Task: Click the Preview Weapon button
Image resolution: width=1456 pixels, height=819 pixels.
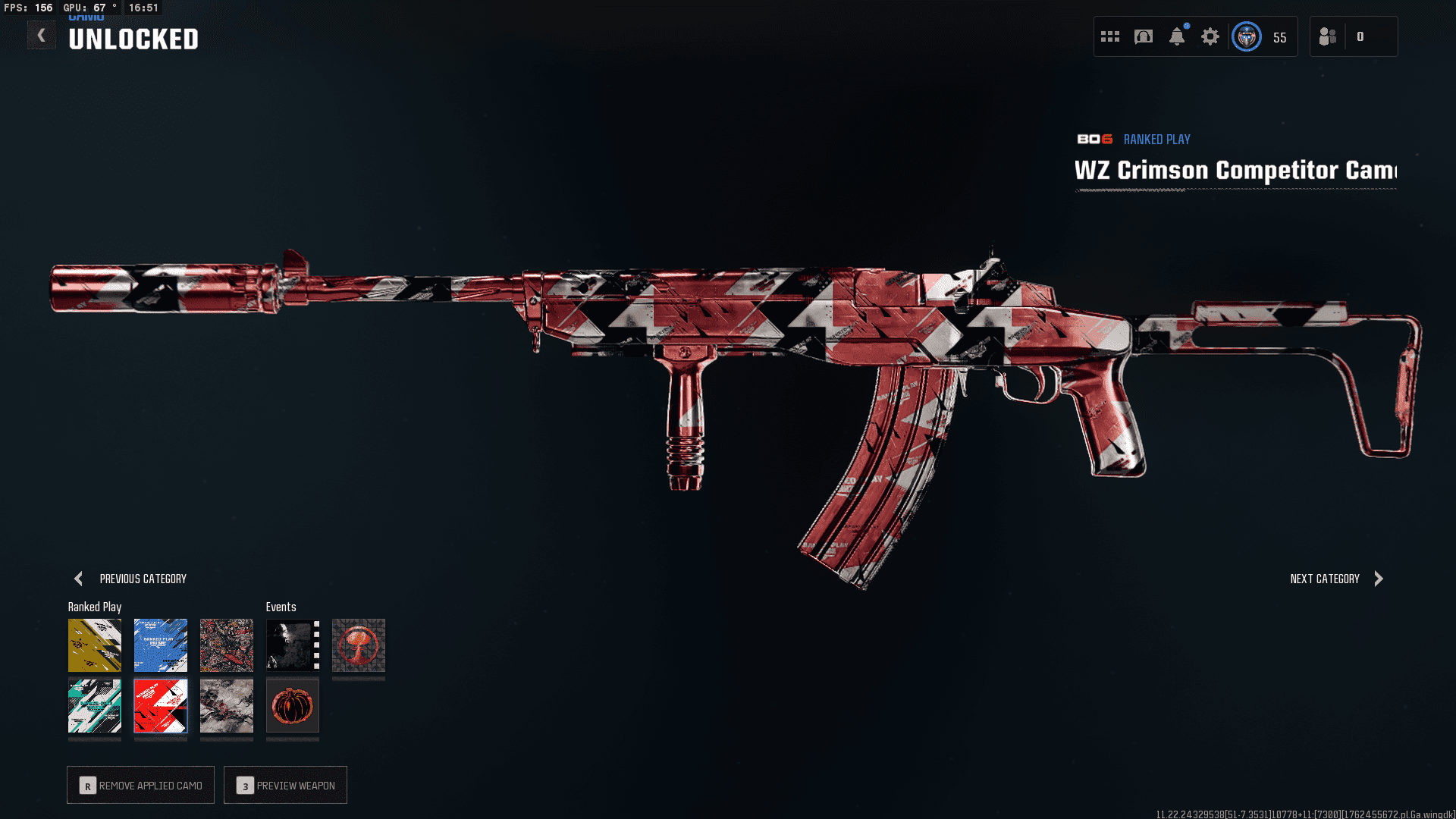Action: coord(286,785)
